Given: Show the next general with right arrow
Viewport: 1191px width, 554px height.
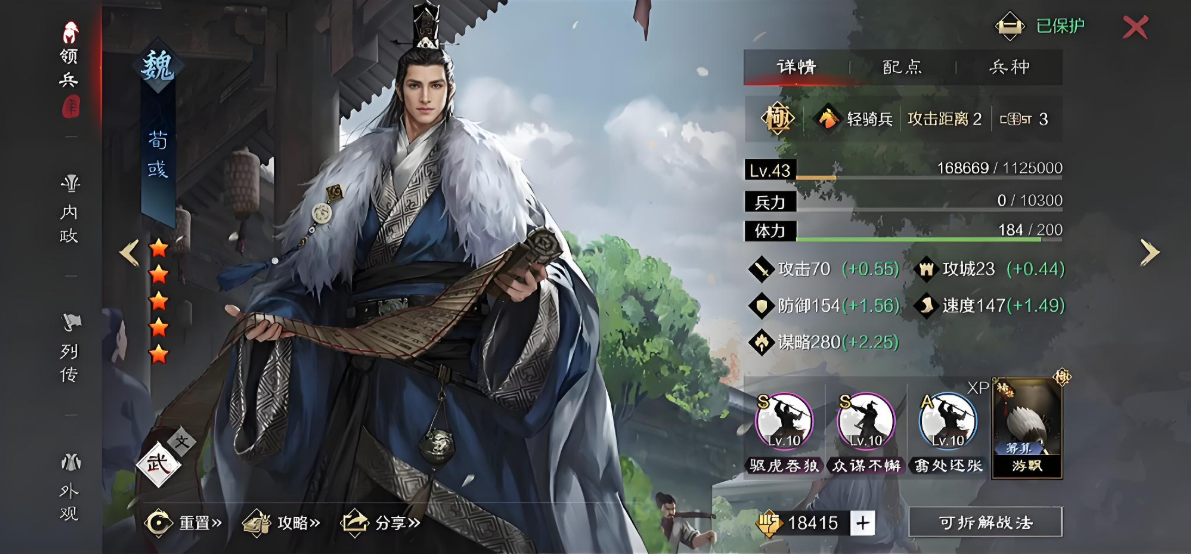Looking at the screenshot, I should pyautogui.click(x=1150, y=253).
